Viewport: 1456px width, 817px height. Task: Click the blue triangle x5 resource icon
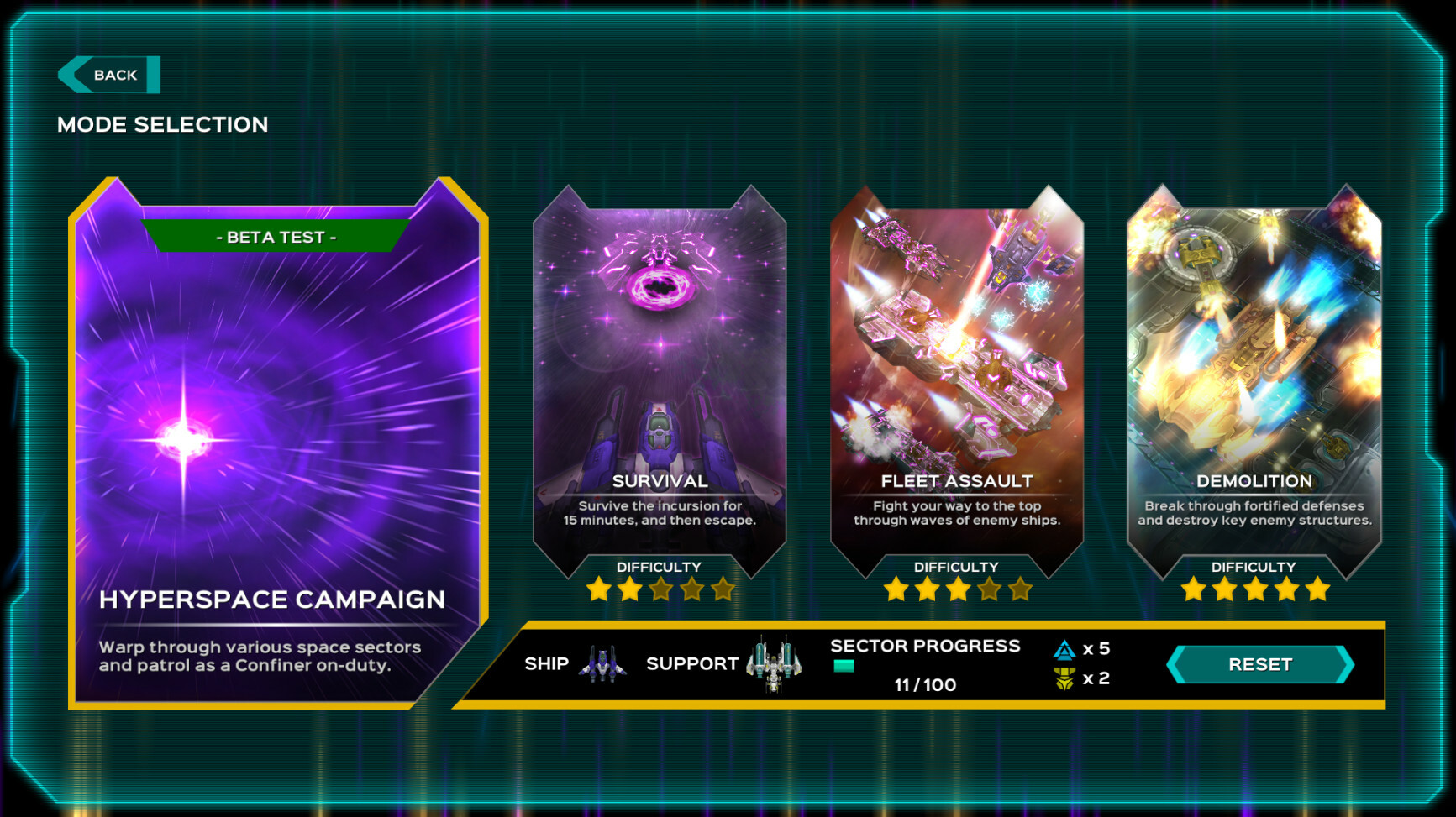[1065, 647]
